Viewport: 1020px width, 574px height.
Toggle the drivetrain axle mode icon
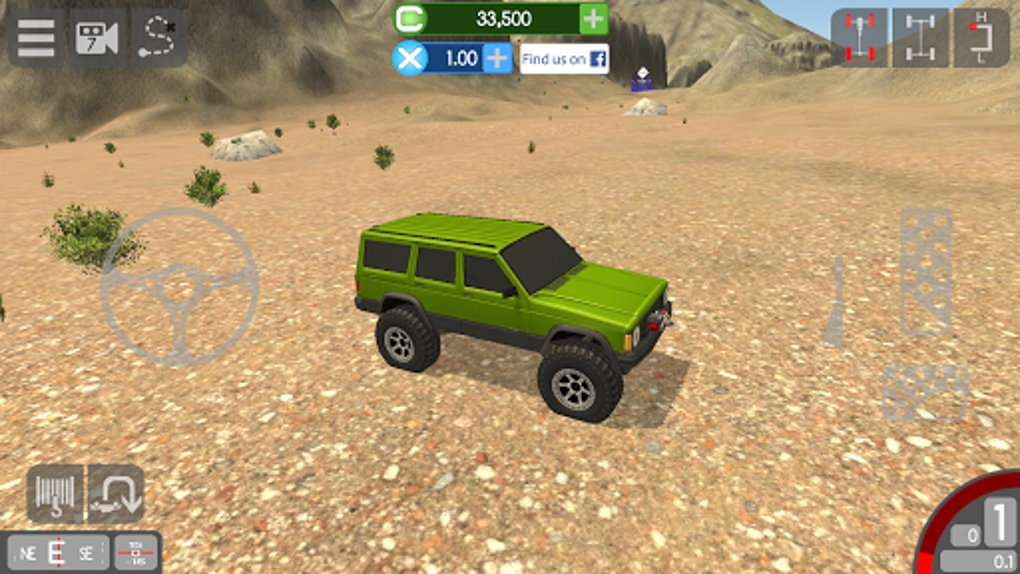click(920, 38)
